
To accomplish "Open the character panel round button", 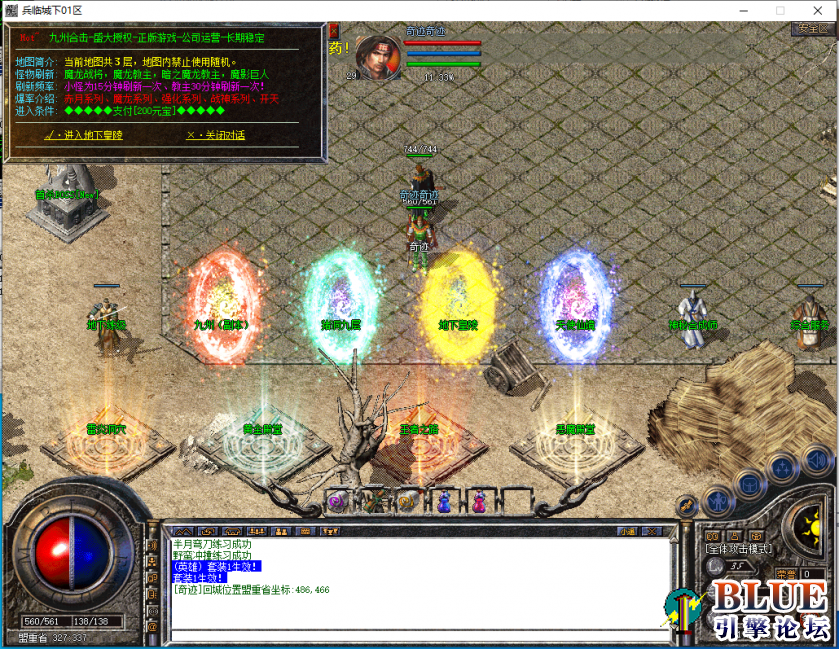I will 717,499.
